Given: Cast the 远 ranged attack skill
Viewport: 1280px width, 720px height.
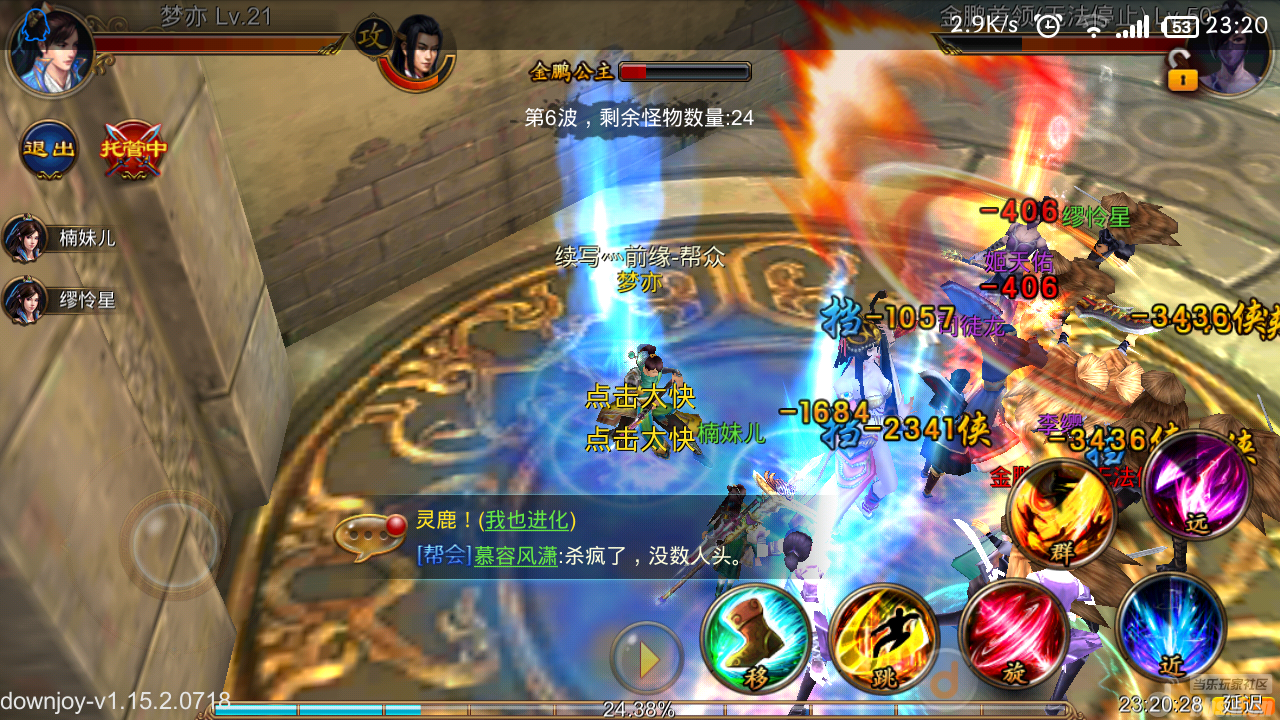Looking at the screenshot, I should click(1197, 489).
